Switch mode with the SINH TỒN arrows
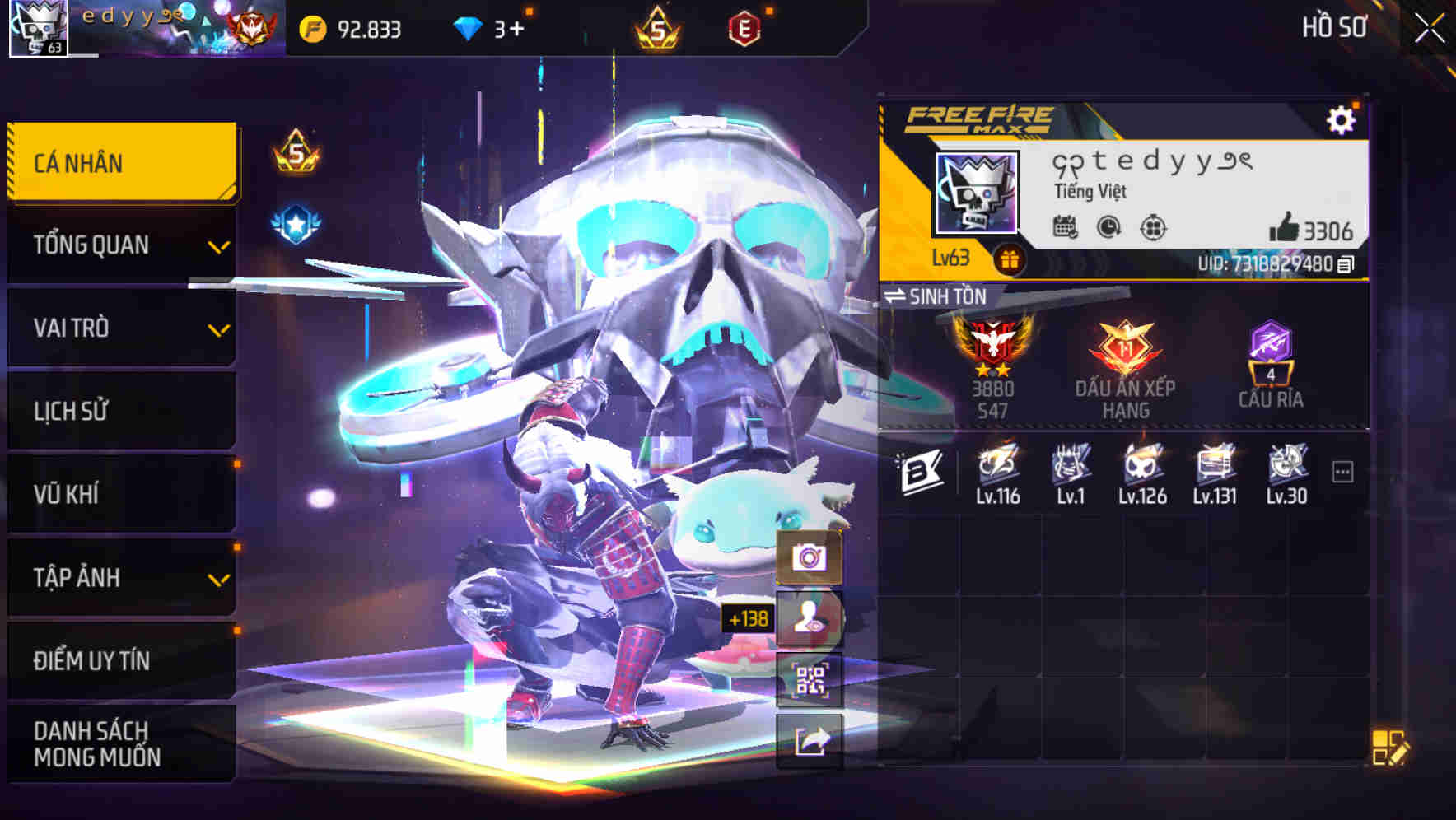 click(895, 297)
